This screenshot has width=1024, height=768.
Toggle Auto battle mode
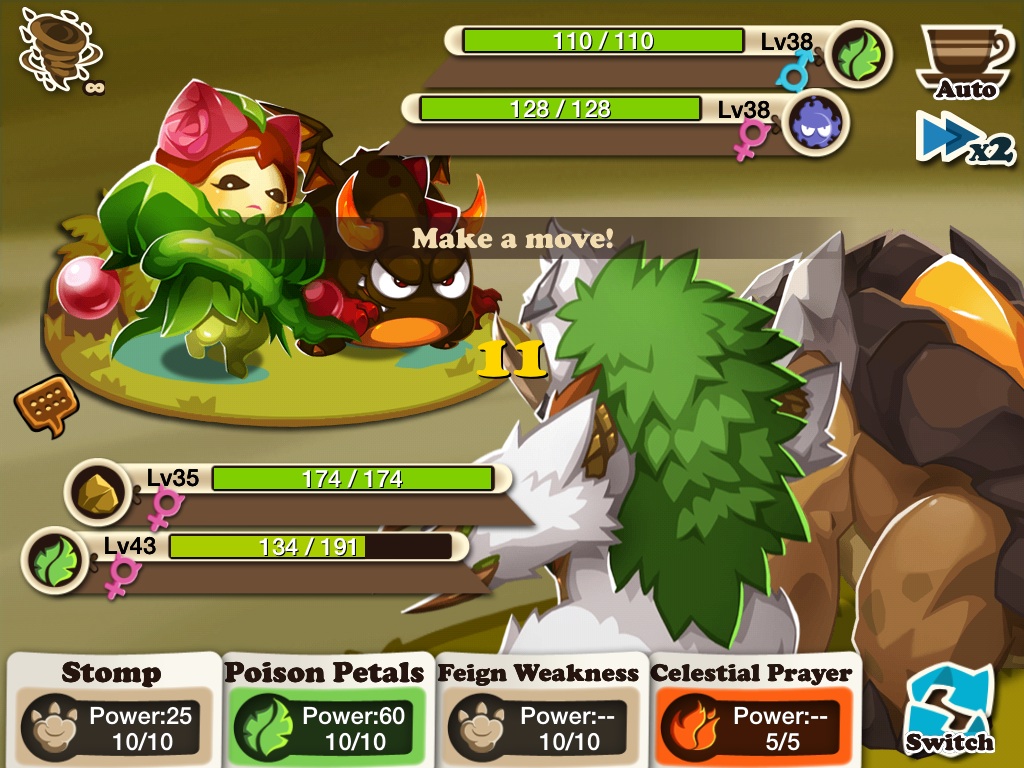point(964,62)
